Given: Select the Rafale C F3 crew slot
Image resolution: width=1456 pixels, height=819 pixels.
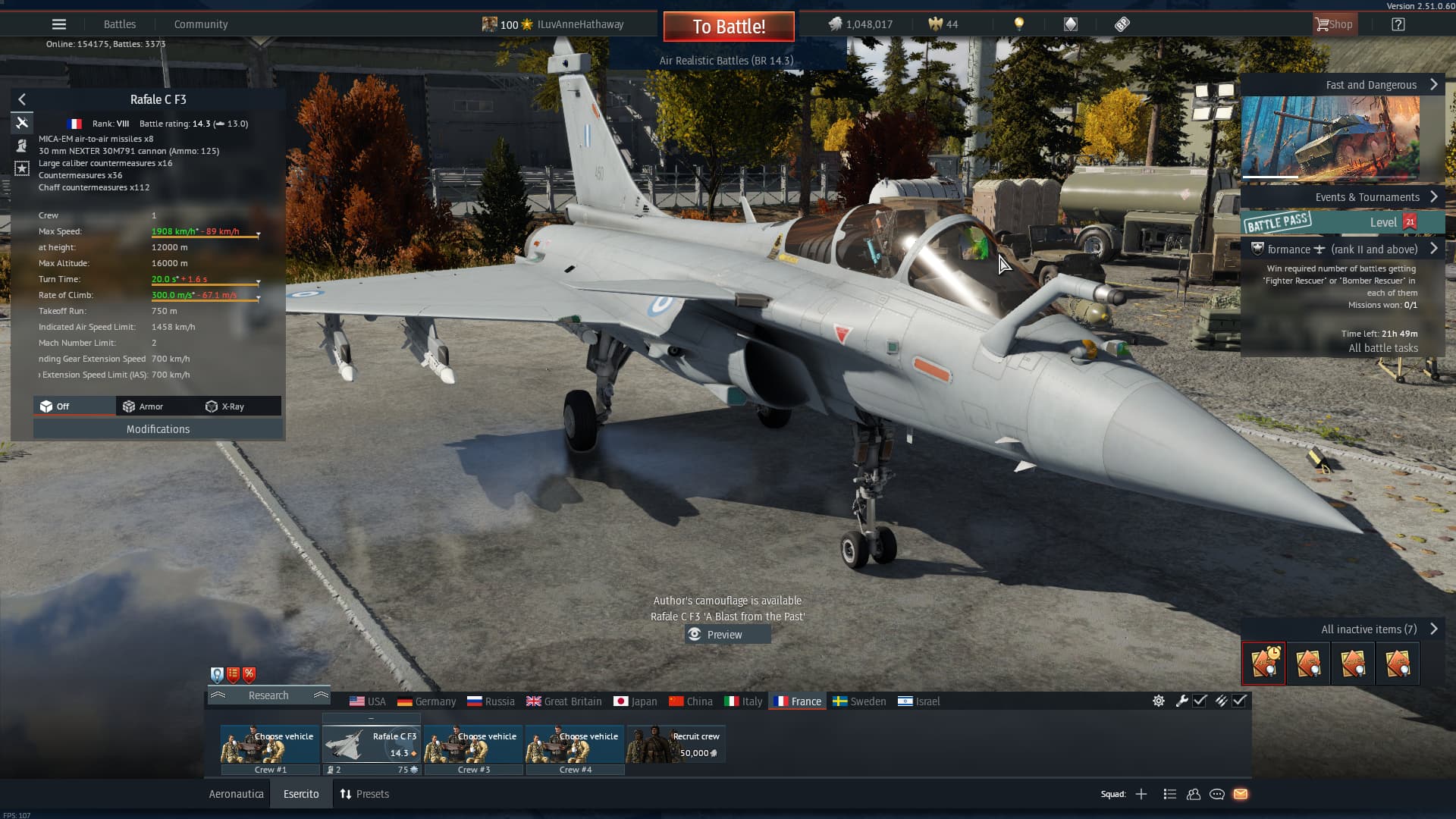Looking at the screenshot, I should pyautogui.click(x=372, y=745).
